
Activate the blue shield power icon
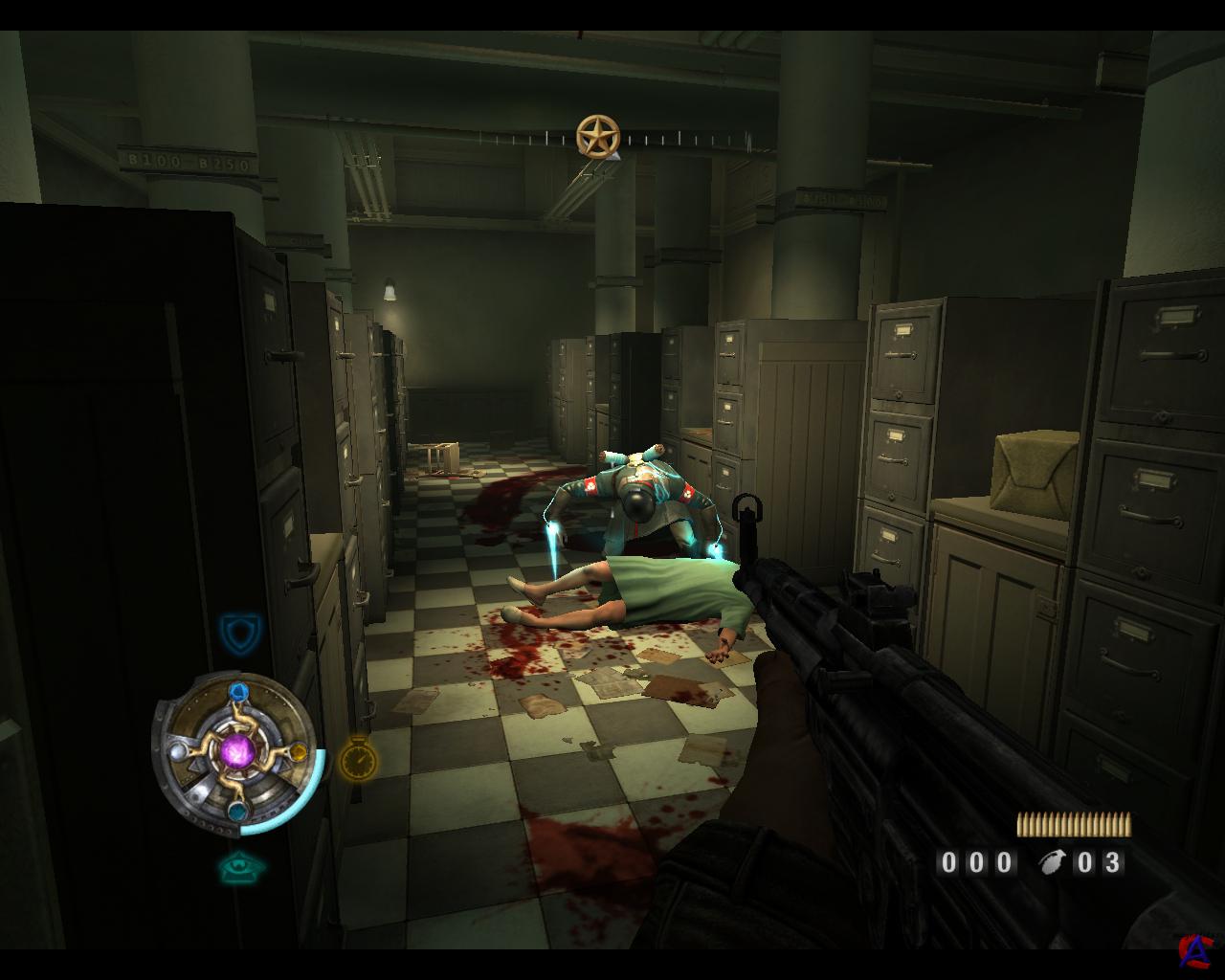235,632
